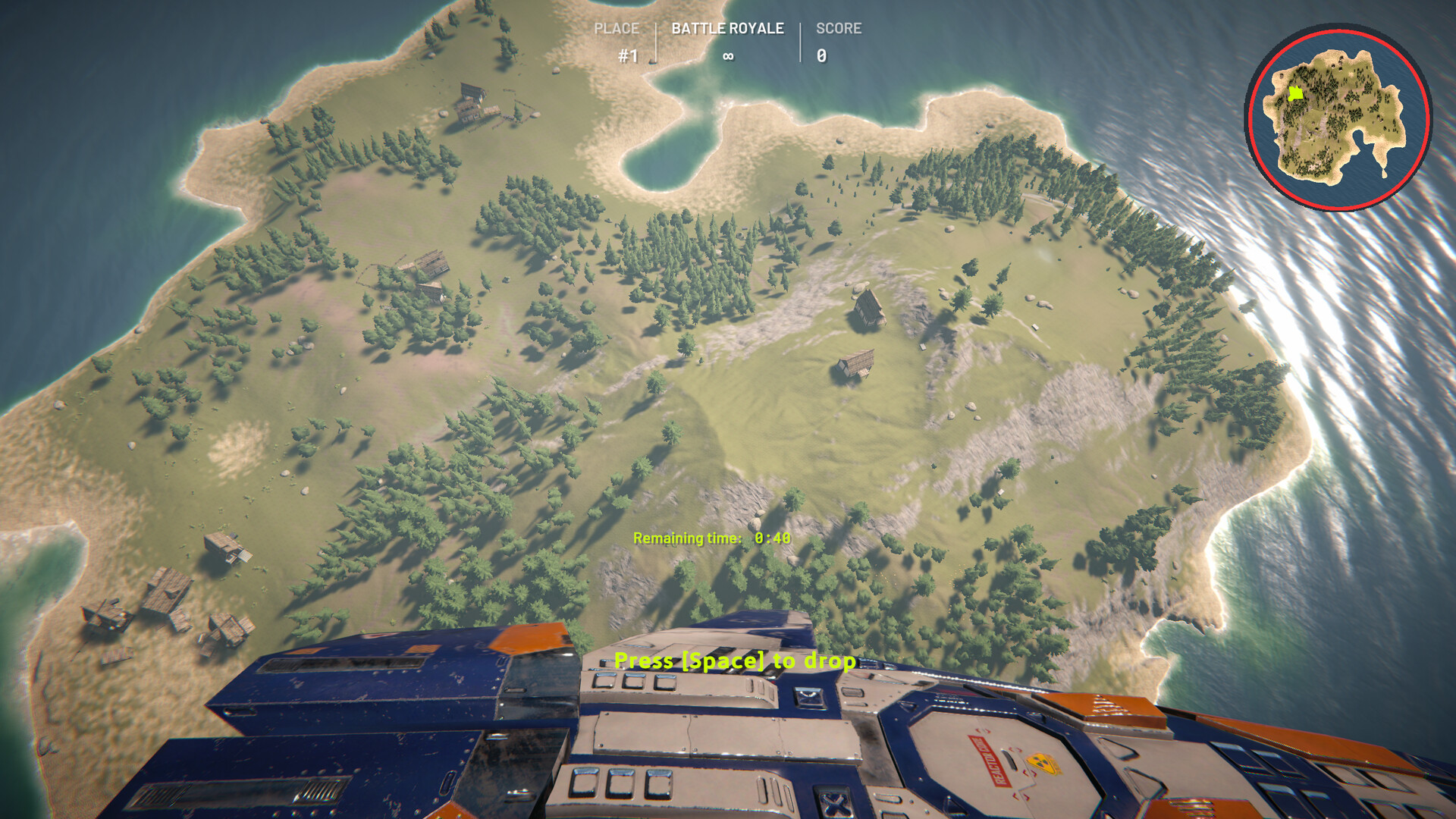Click the Press [Space] to drop prompt
This screenshot has height=819, width=1456.
(734, 661)
